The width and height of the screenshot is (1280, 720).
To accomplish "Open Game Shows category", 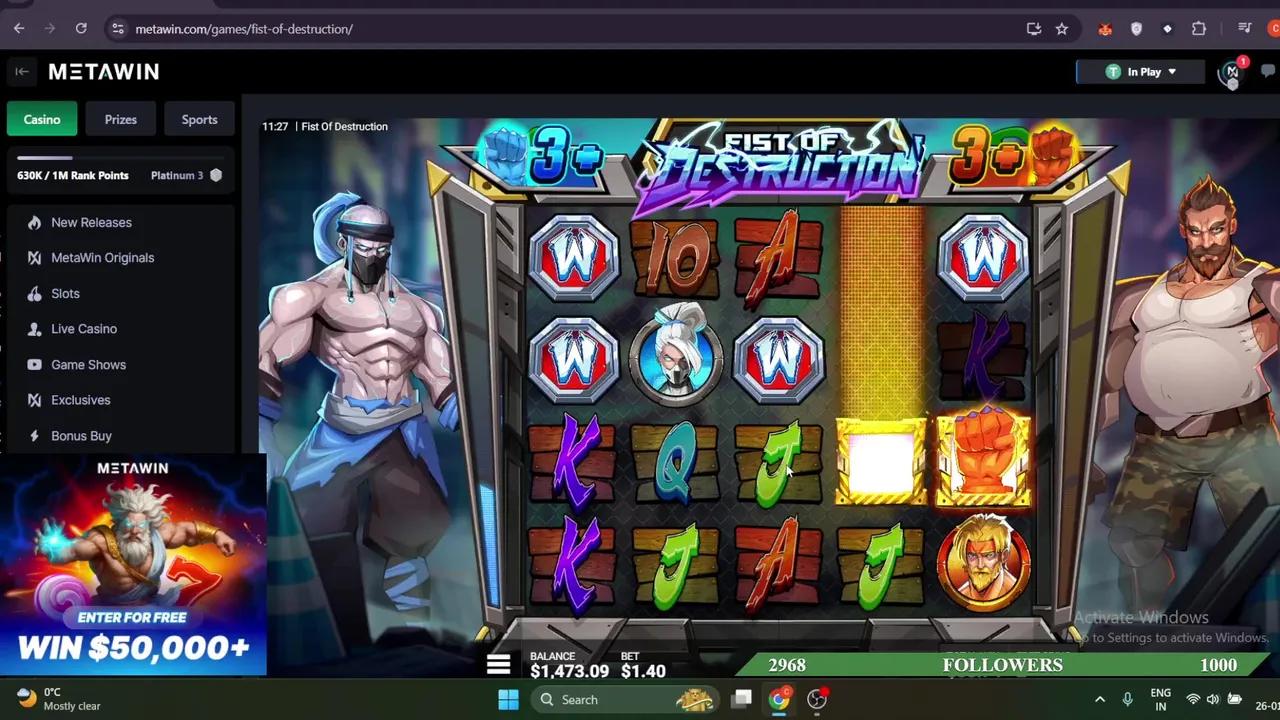I will click(88, 364).
